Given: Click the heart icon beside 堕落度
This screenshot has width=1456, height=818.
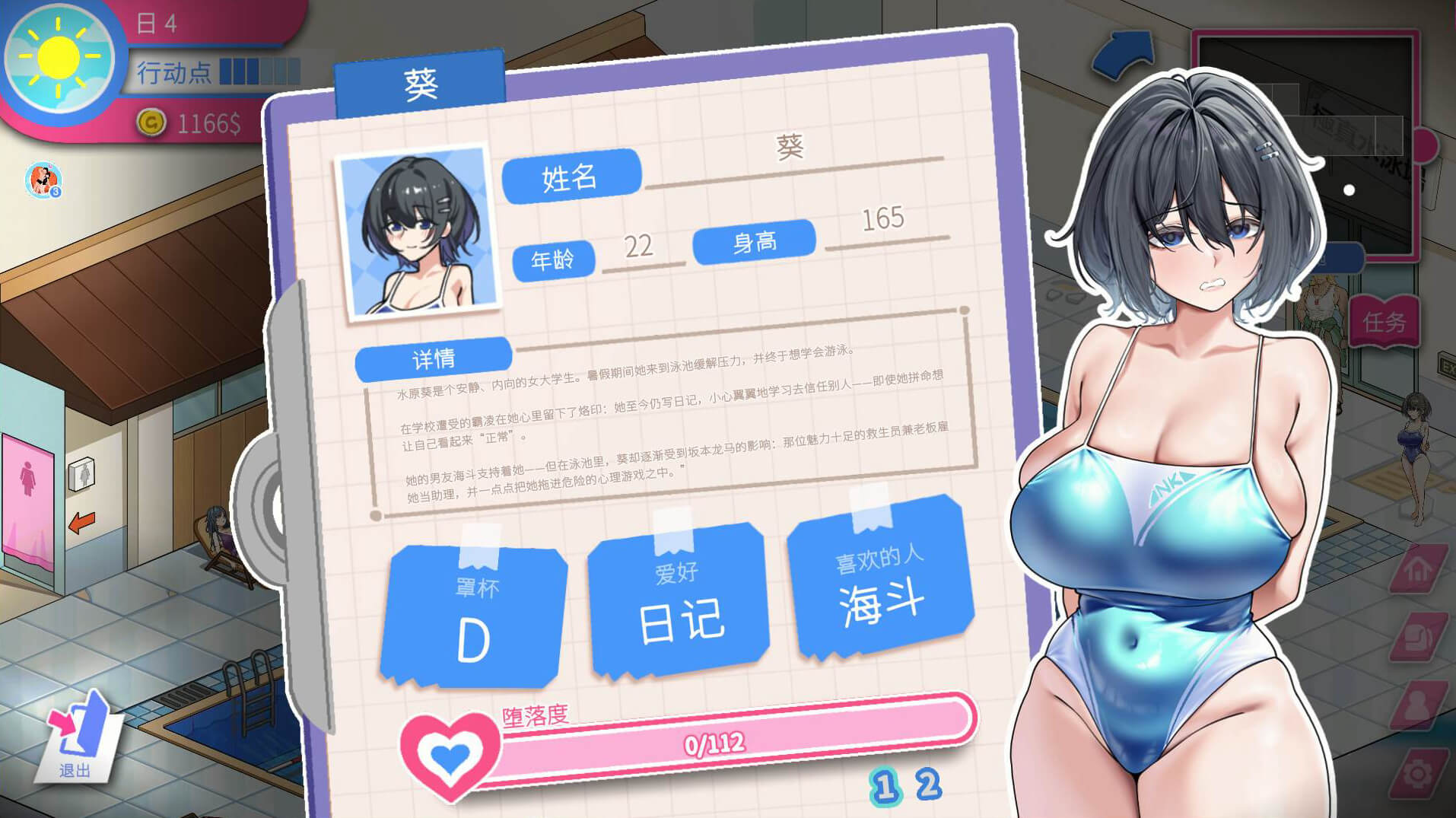Looking at the screenshot, I should click(x=450, y=754).
